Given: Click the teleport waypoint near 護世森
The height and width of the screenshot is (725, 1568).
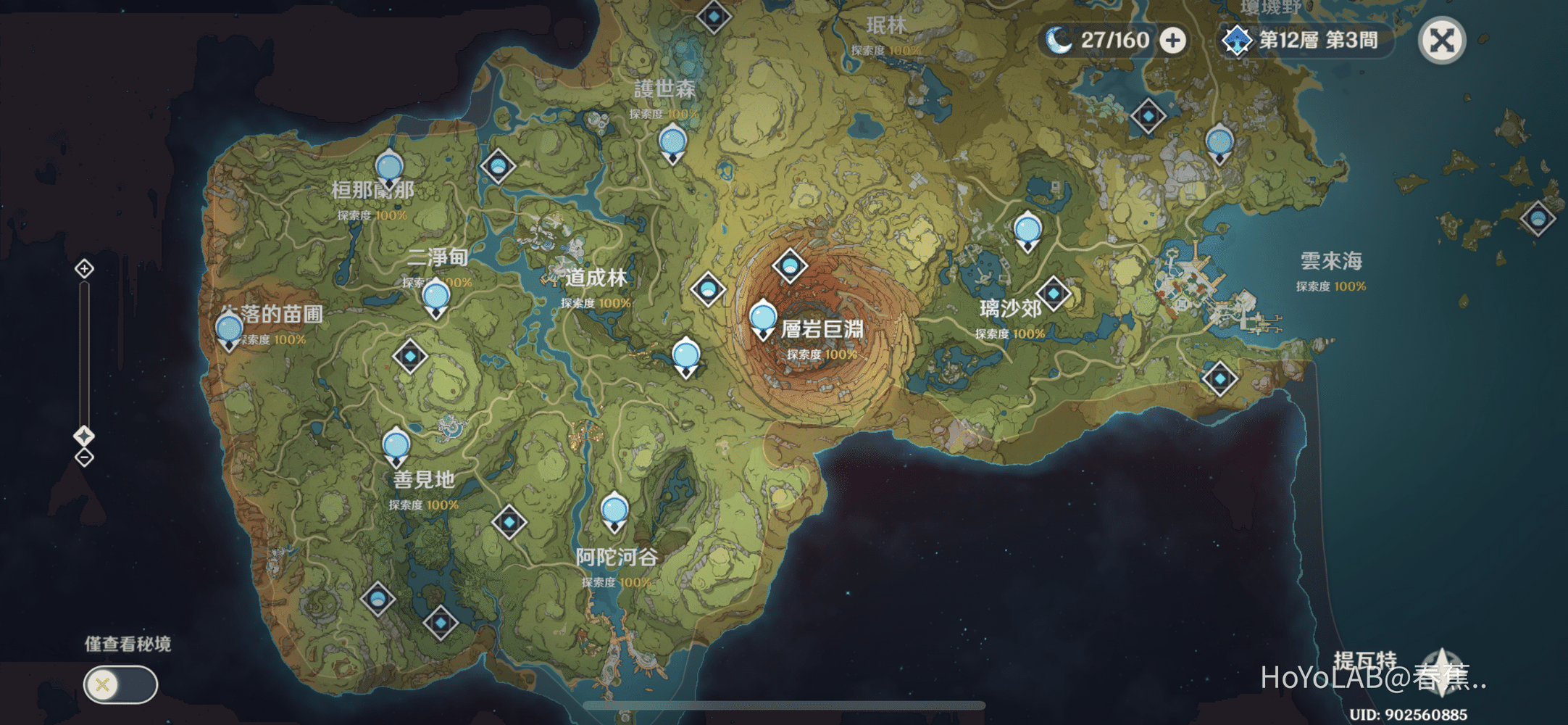Looking at the screenshot, I should point(671,139).
